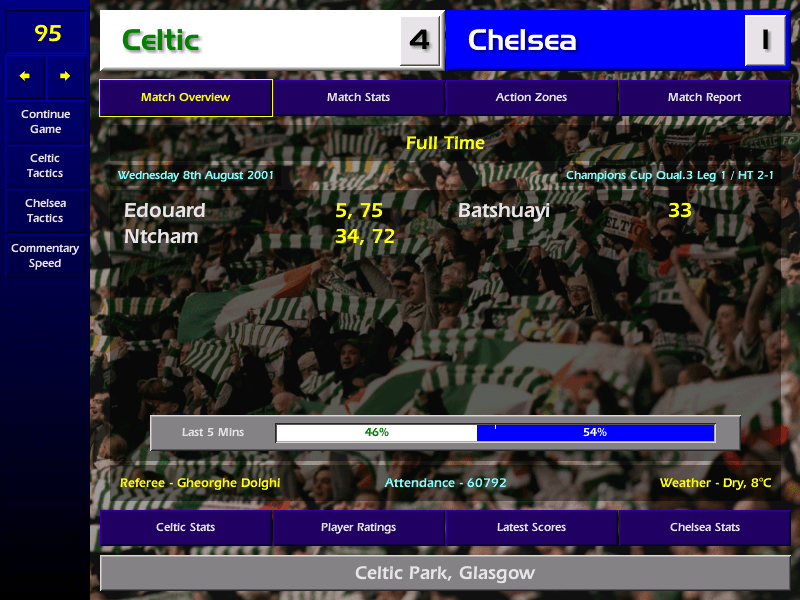Select the Match Overview tab

click(186, 98)
